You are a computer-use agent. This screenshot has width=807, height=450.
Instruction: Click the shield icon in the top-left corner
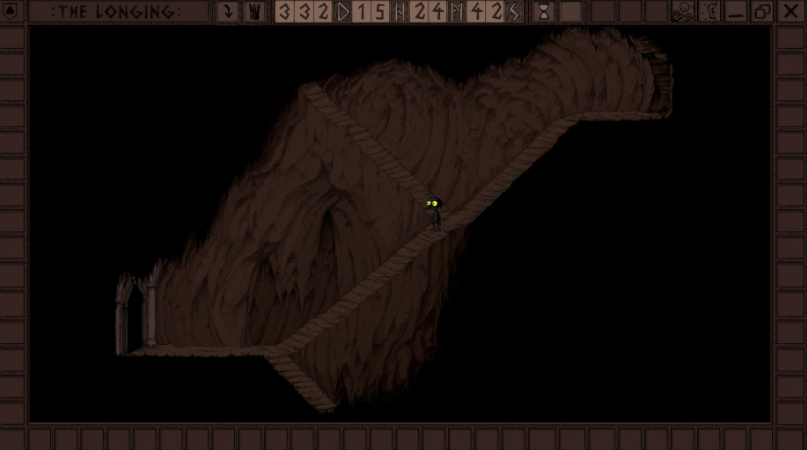click(12, 12)
